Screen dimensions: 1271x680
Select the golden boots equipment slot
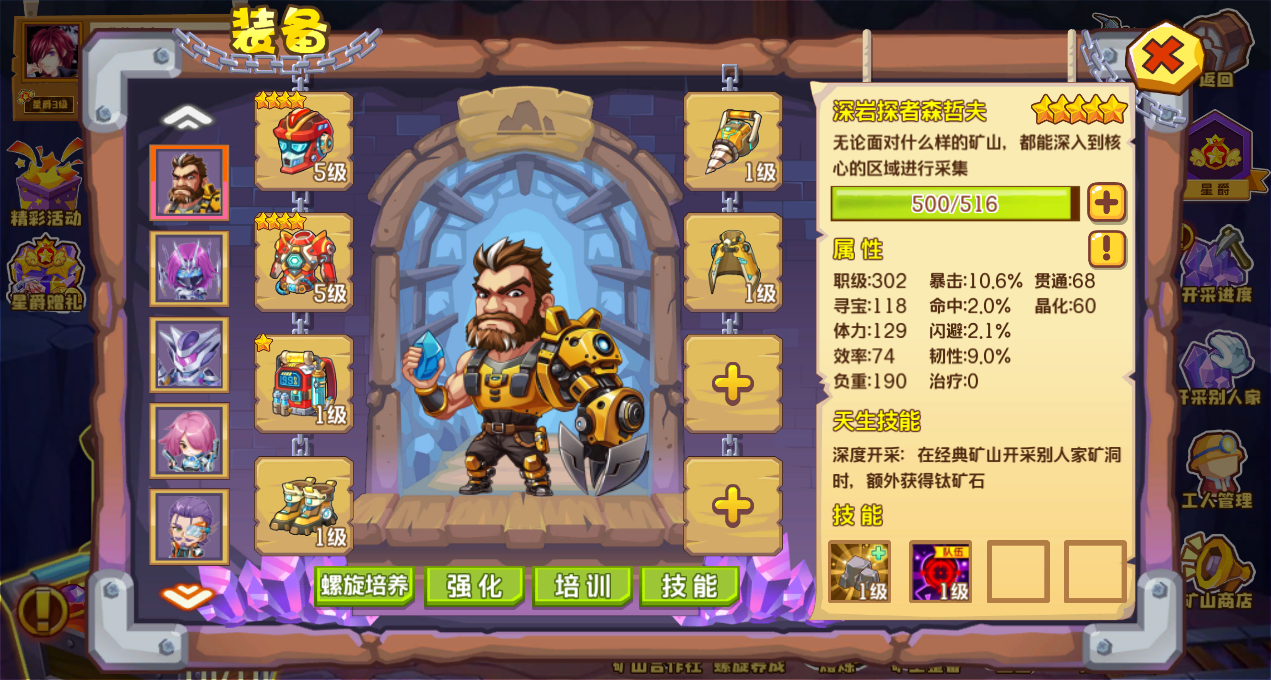pyautogui.click(x=304, y=506)
